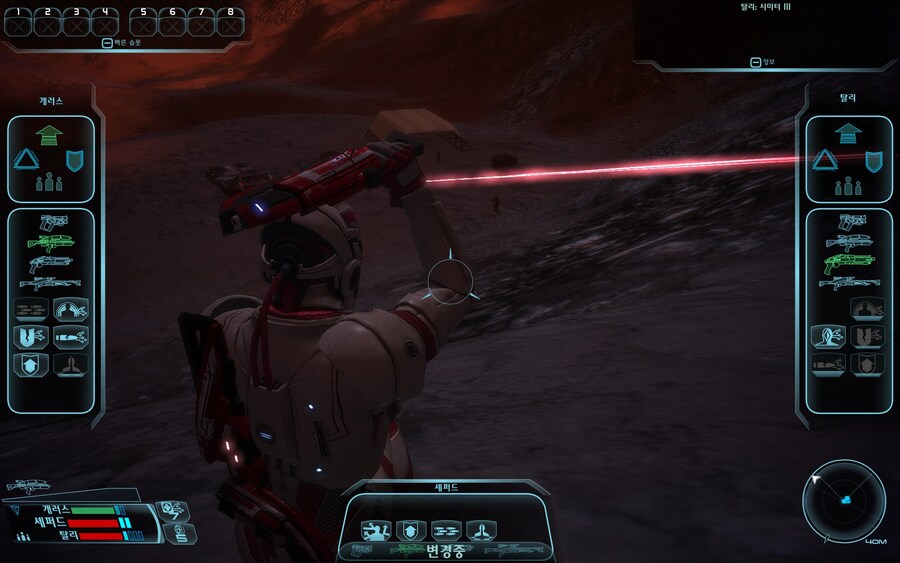This screenshot has height=563, width=900.
Task: Select quick slot number 8
Action: (x=231, y=22)
